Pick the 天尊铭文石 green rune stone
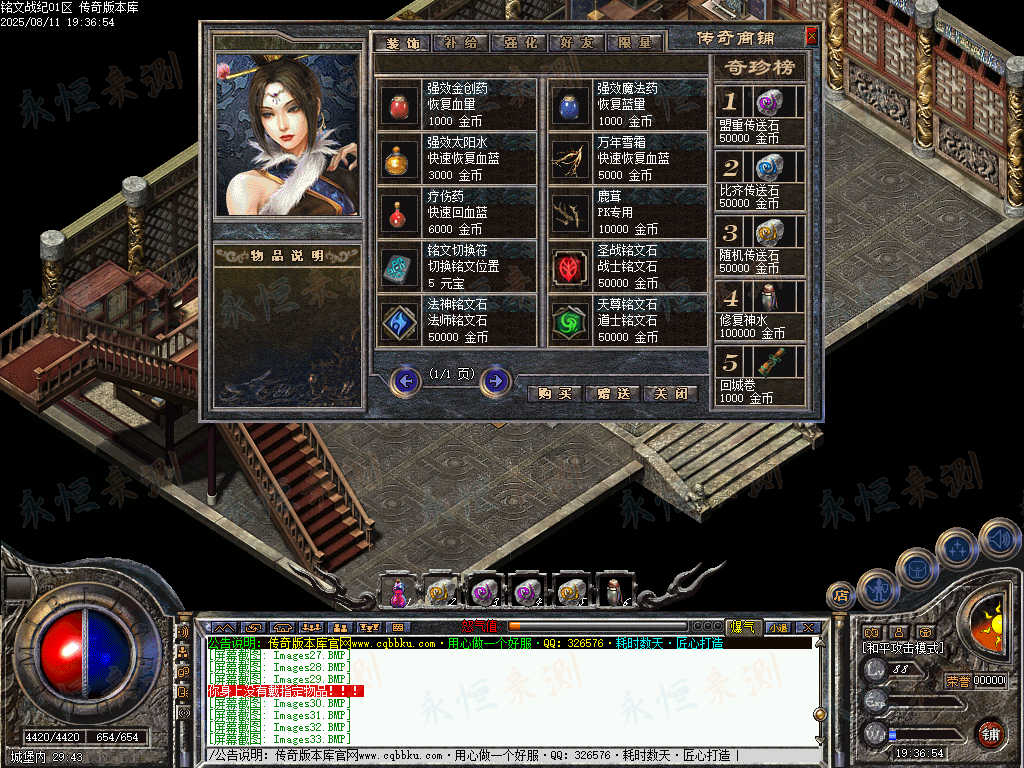Viewport: 1024px width, 768px height. (568, 320)
